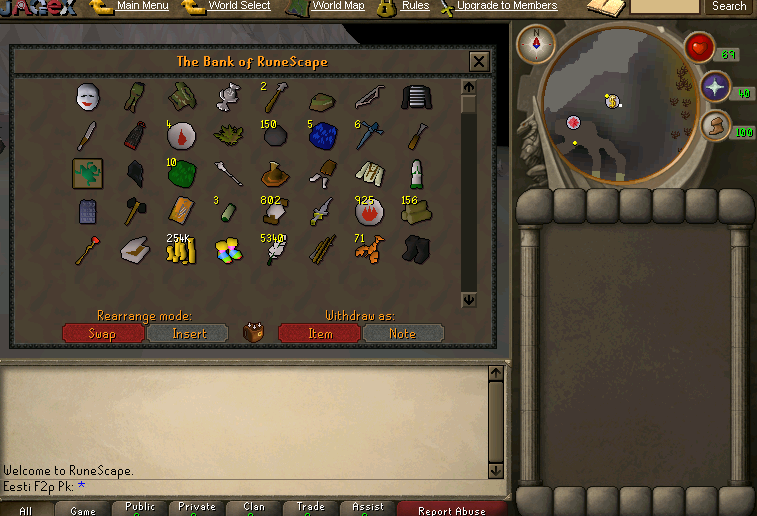Viewport: 757px width, 516px height.
Task: Select the green frog tile item
Action: [88, 173]
